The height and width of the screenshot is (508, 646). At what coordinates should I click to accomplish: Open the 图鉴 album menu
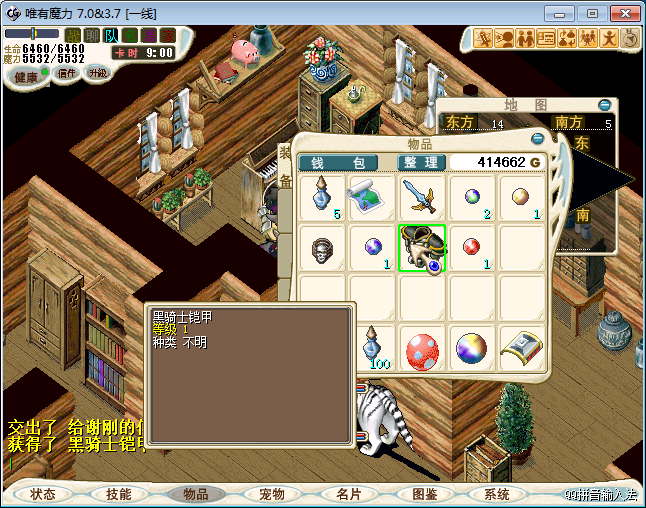click(x=425, y=494)
